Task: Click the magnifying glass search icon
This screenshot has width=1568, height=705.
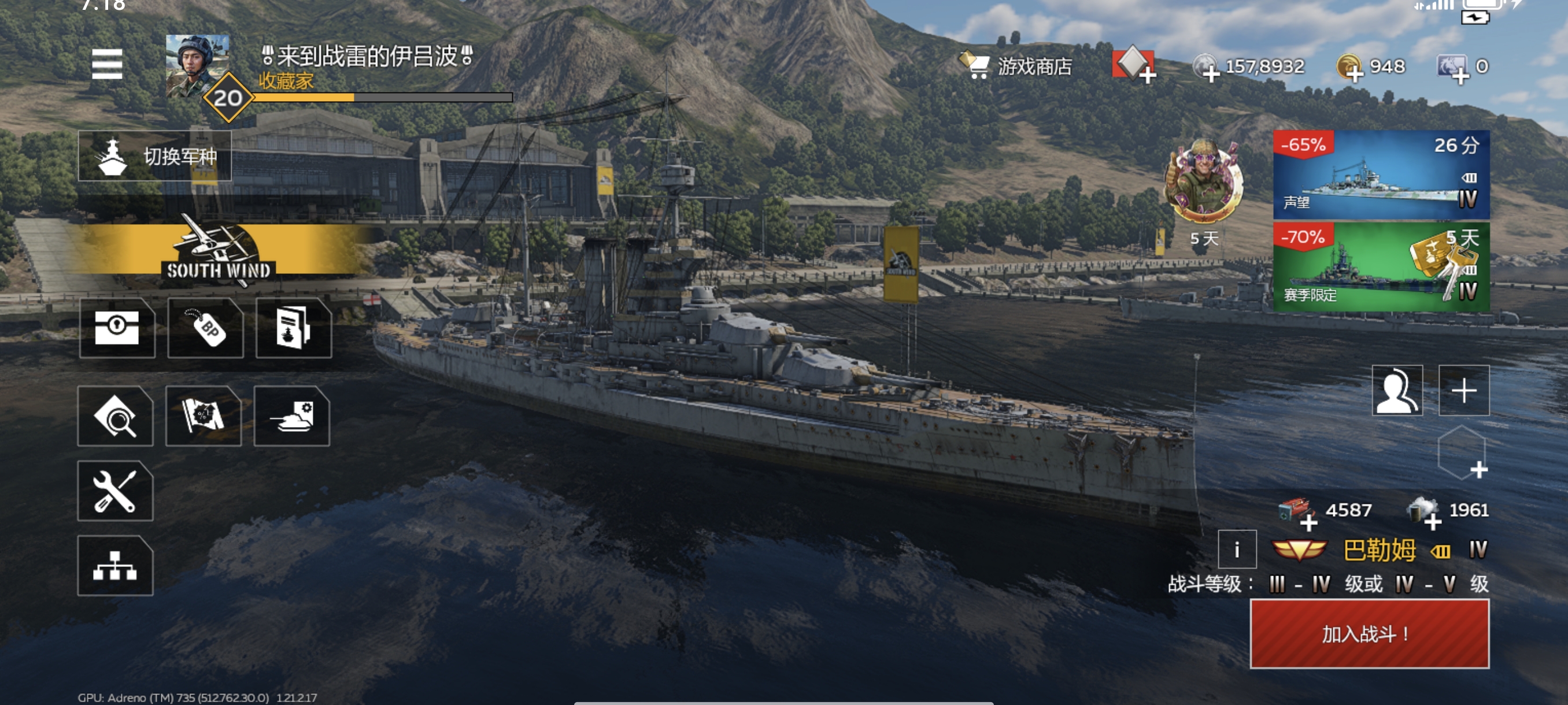Action: pyautogui.click(x=115, y=416)
